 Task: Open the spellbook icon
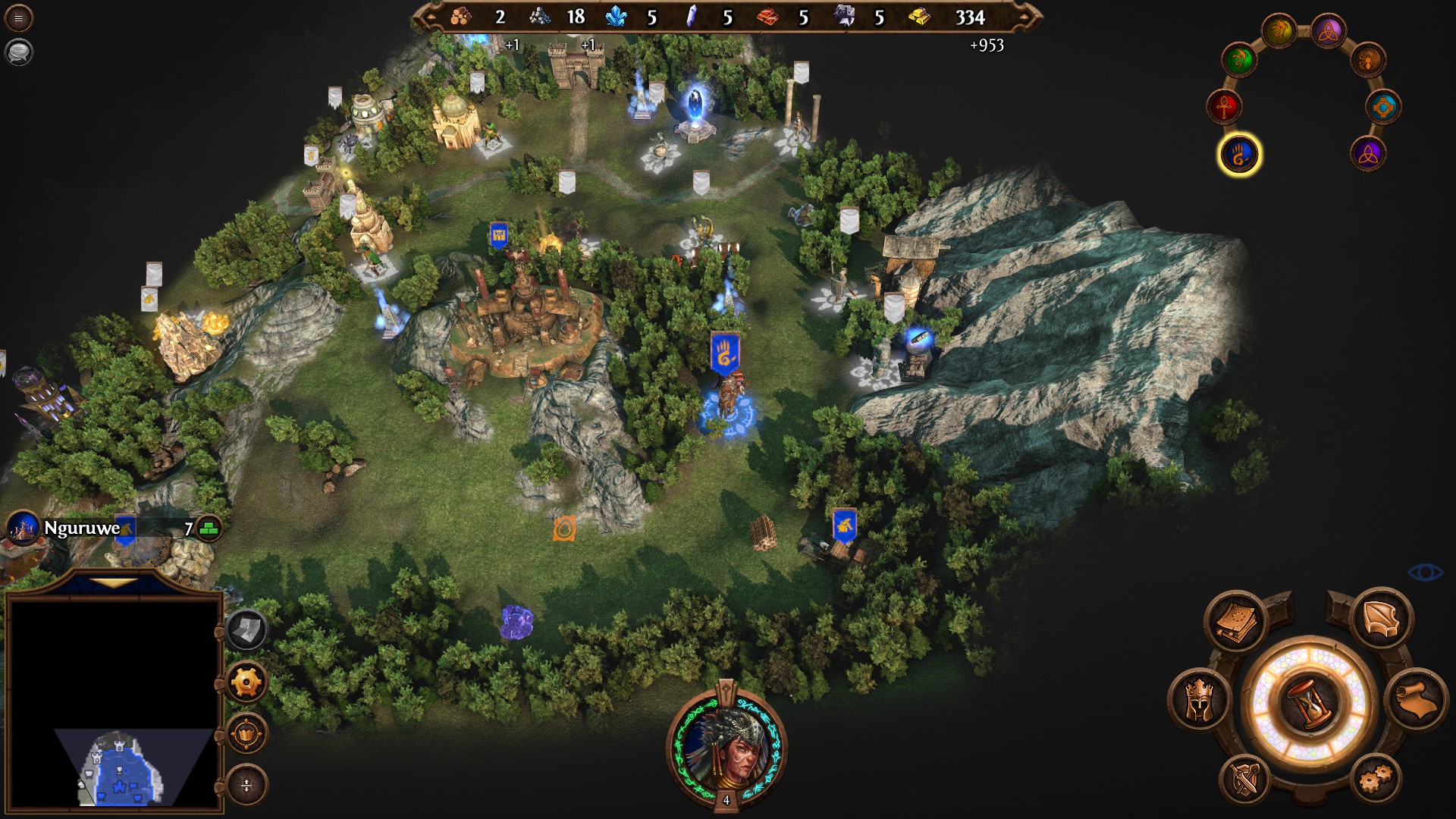[x=1236, y=621]
